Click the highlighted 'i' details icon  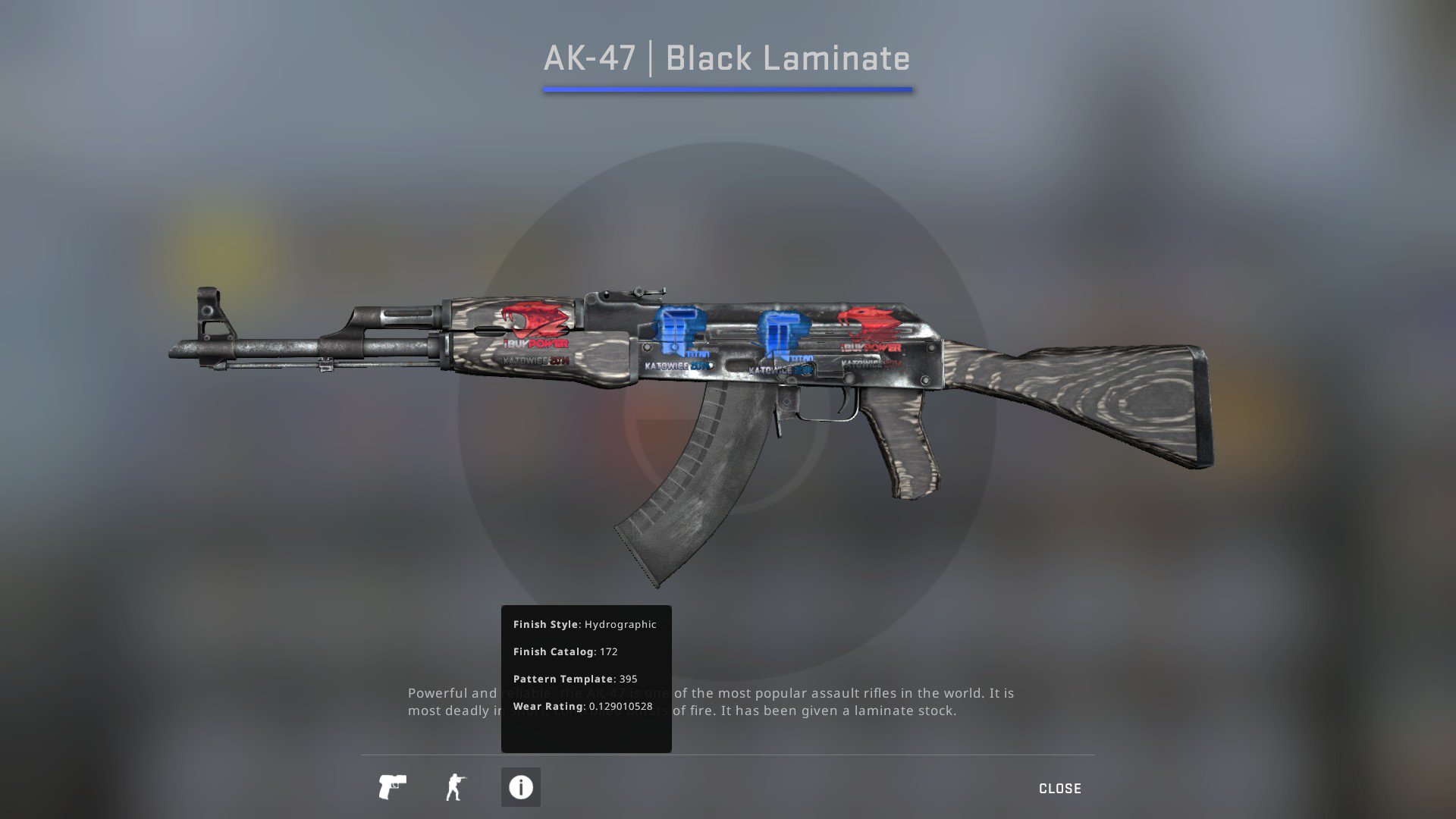tap(520, 788)
